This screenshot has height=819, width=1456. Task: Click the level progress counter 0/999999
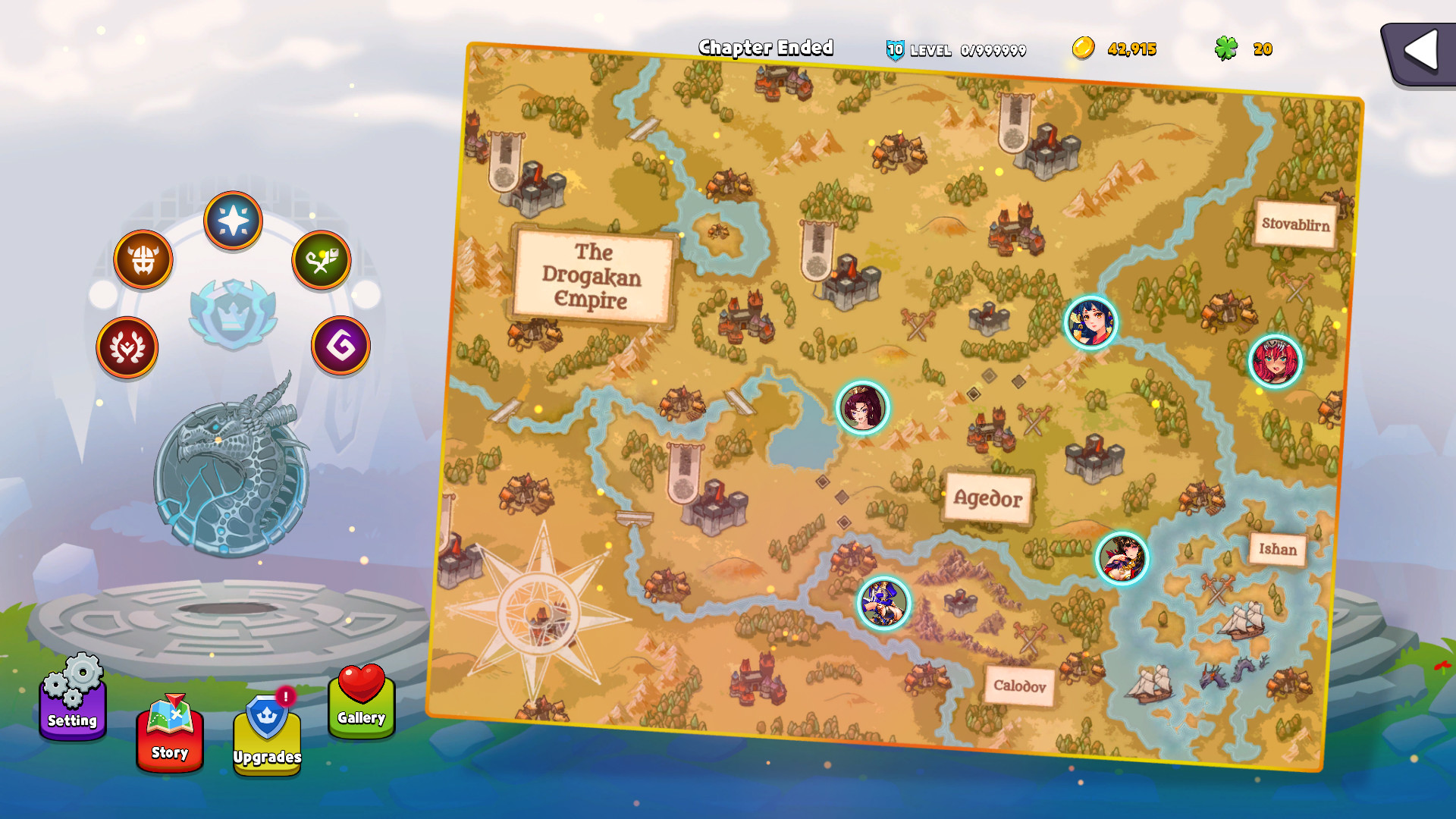[x=994, y=50]
